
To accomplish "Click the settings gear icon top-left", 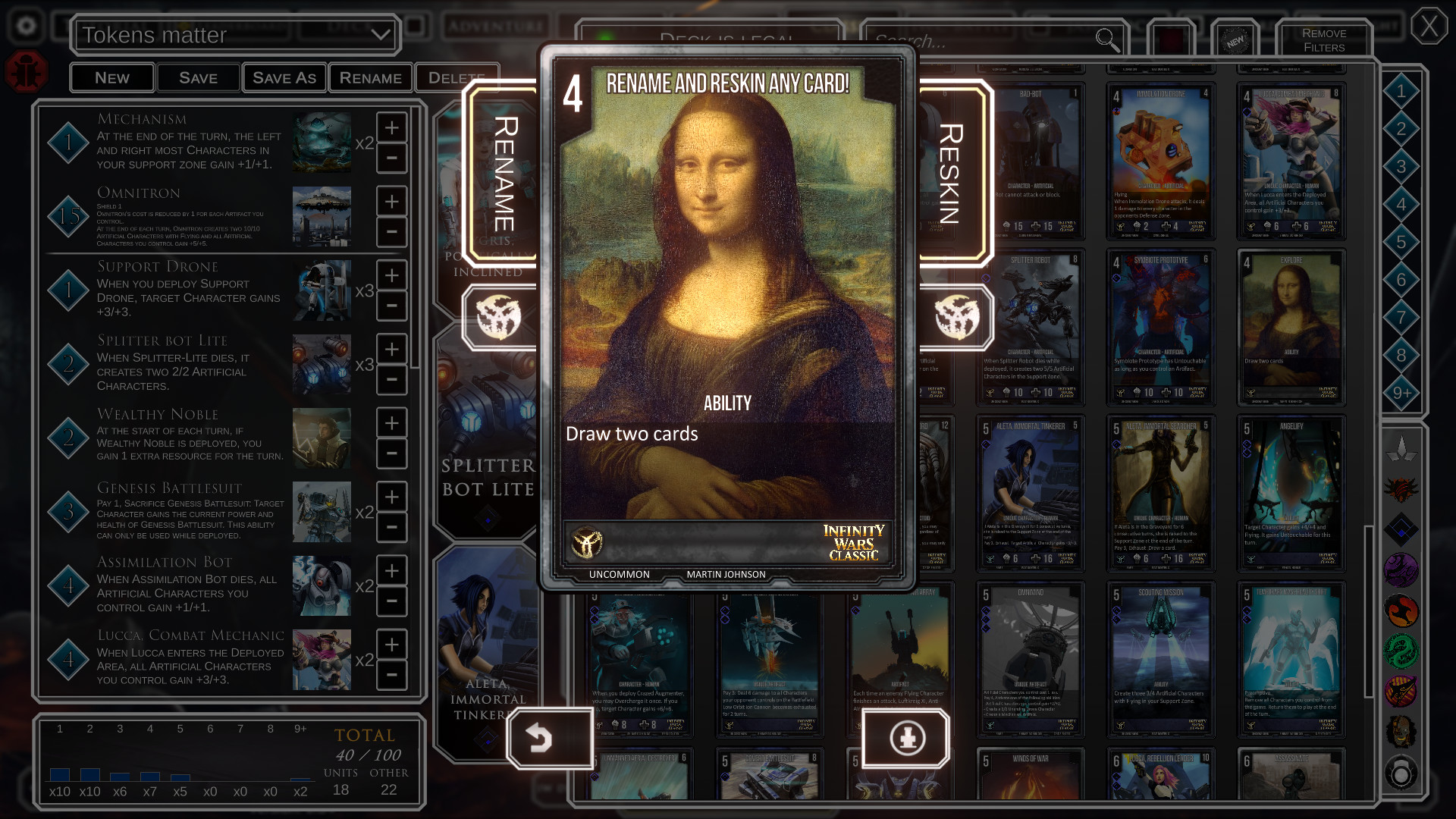I will 27,25.
